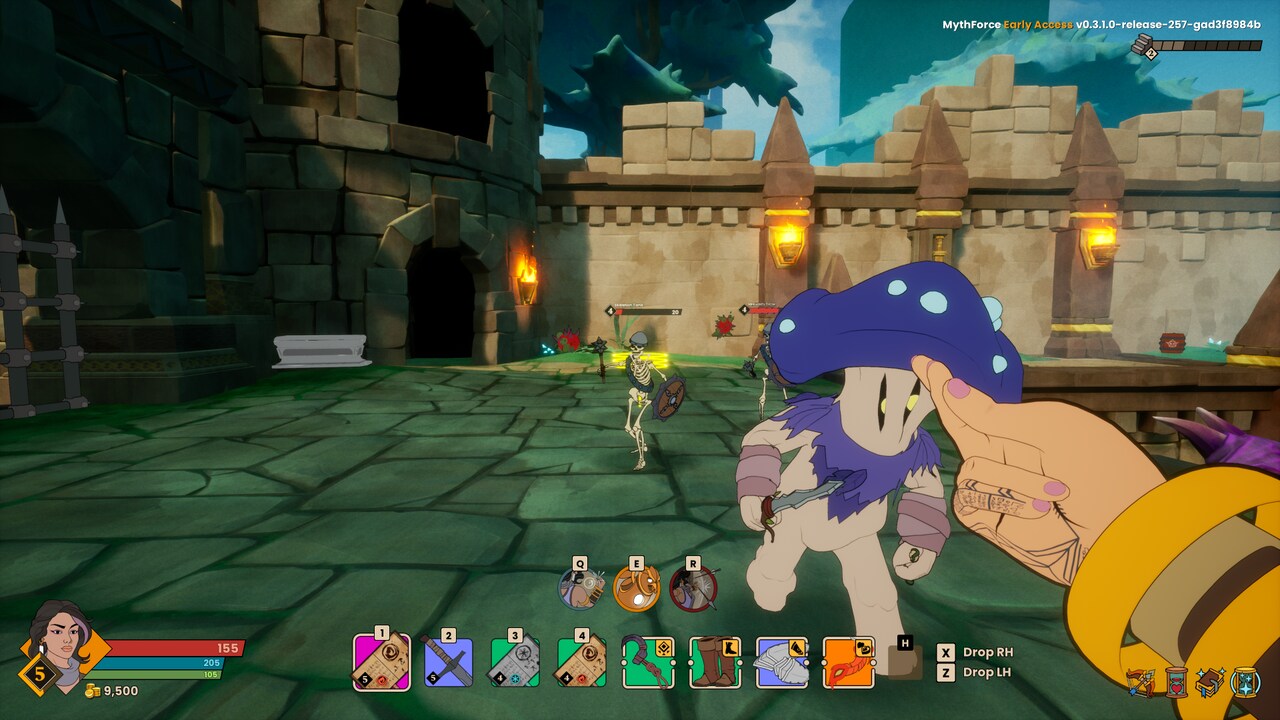Select the red mask on orange slot

click(x=848, y=662)
